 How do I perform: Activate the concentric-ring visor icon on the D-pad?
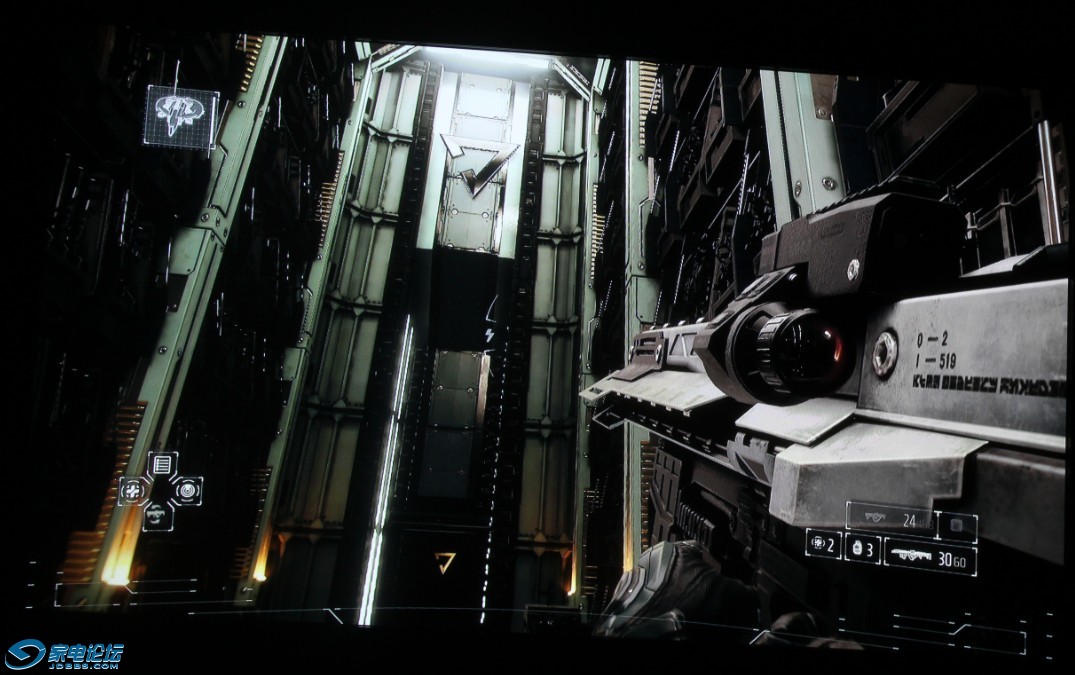tap(187, 490)
